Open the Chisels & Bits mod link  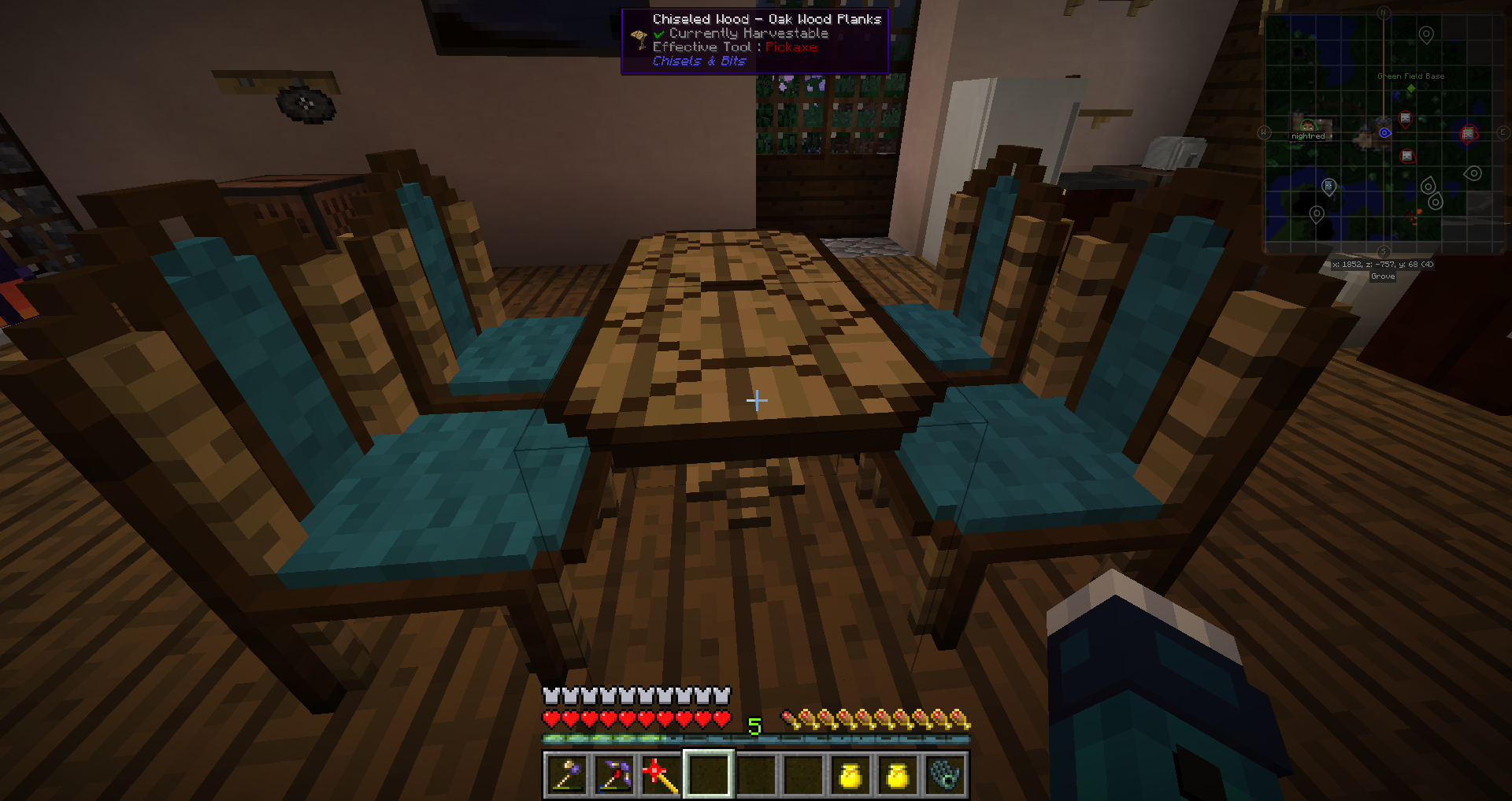(699, 61)
